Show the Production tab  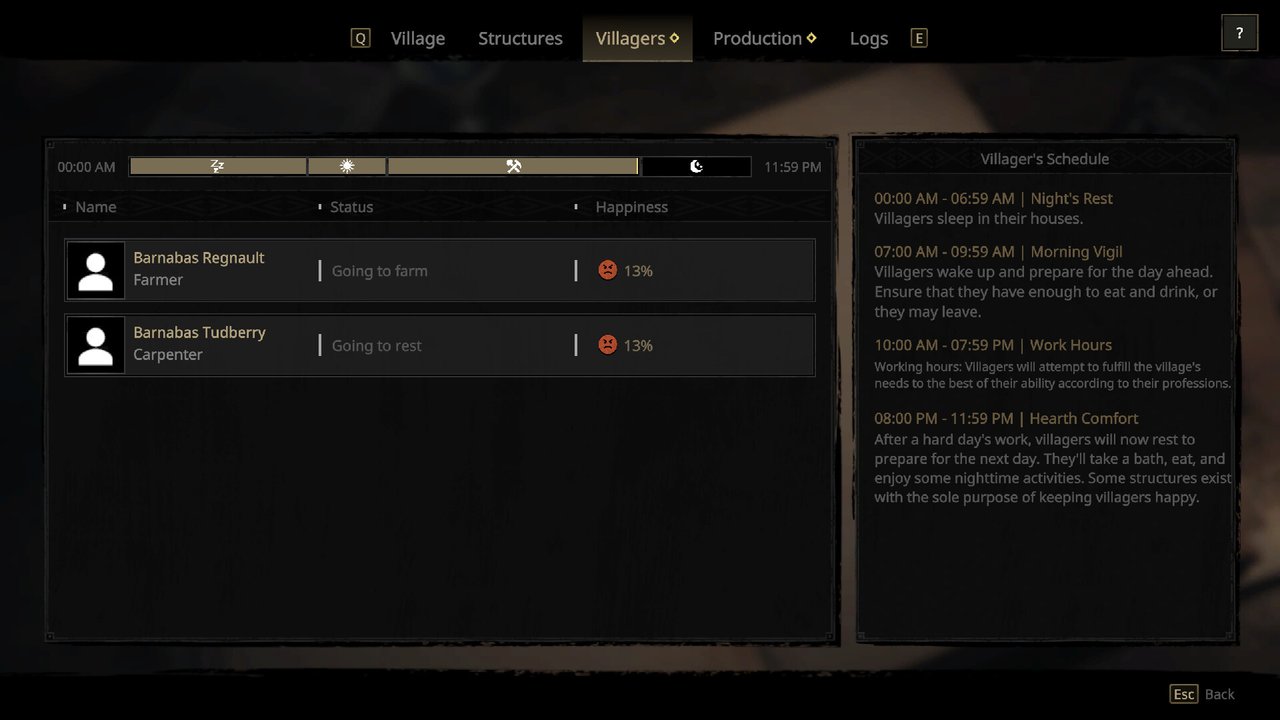763,38
